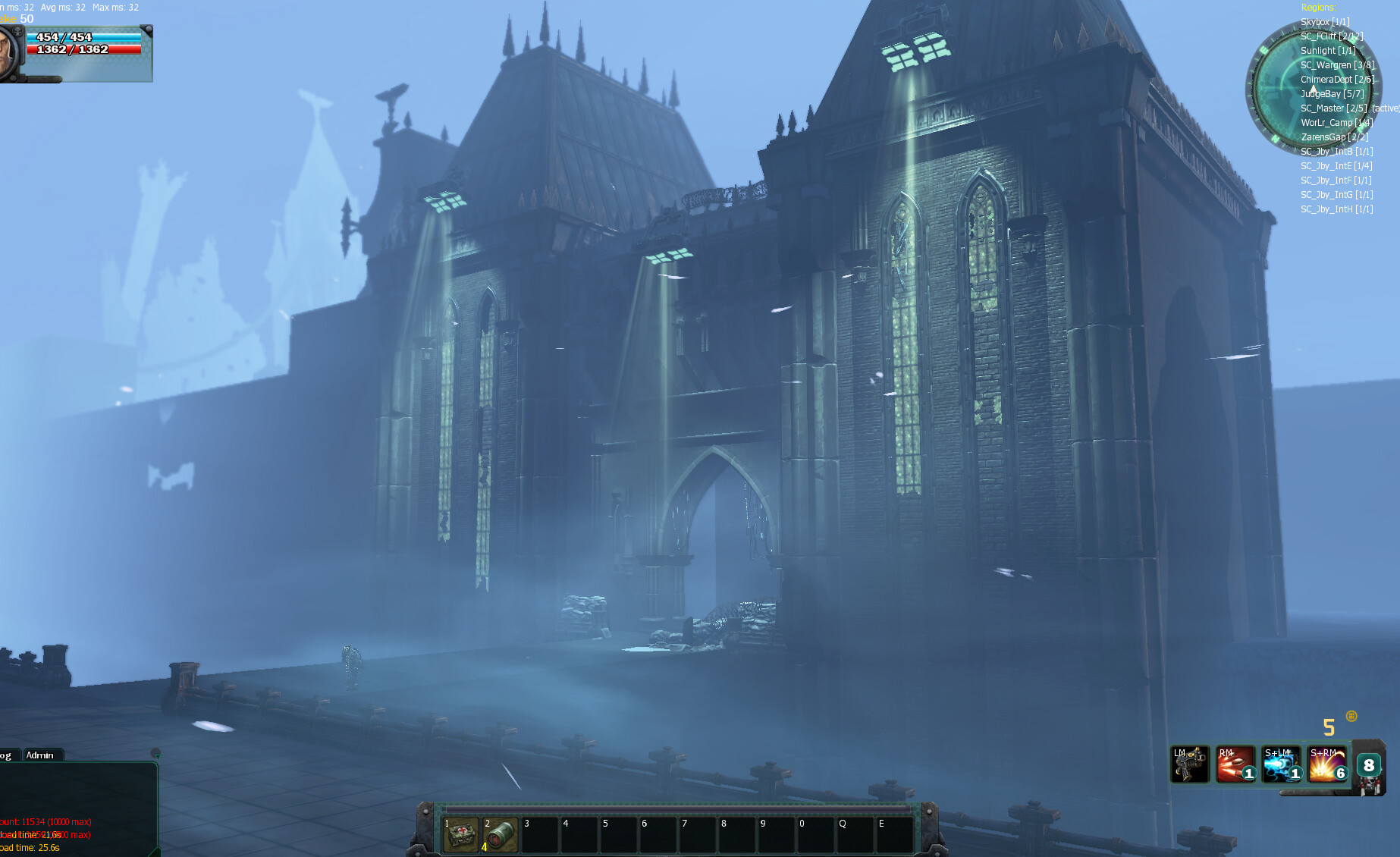Open the Log tab in chat panel
Screen dimensions: 1400x857
pos(6,755)
